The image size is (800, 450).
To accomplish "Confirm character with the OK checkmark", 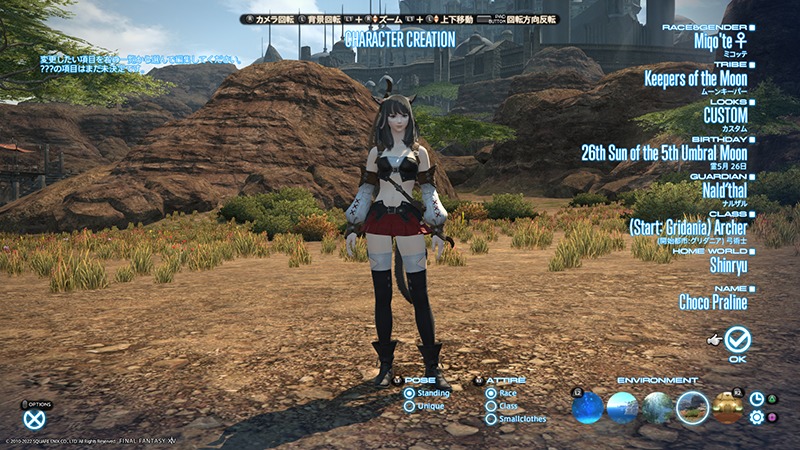I will [x=738, y=340].
